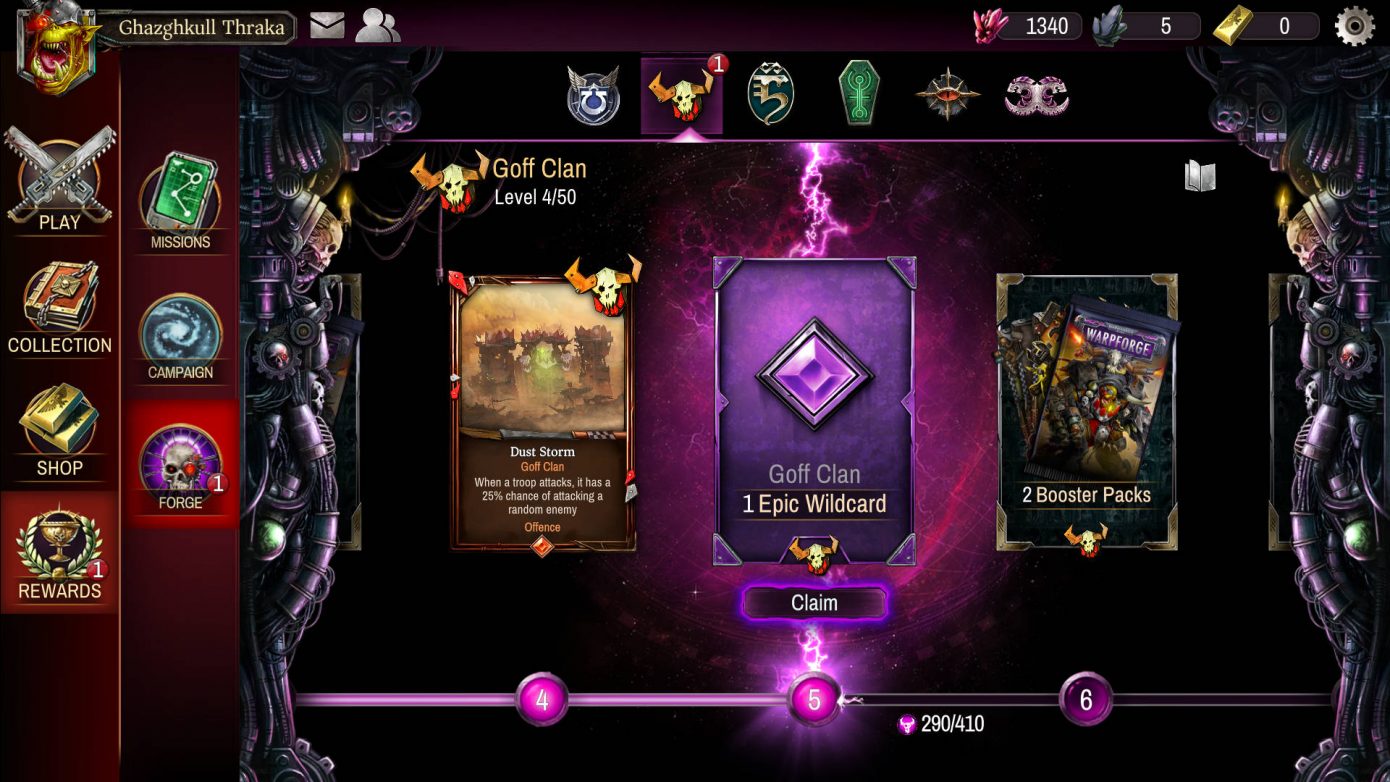
Task: Select level 6 on the reward track
Action: [1085, 698]
